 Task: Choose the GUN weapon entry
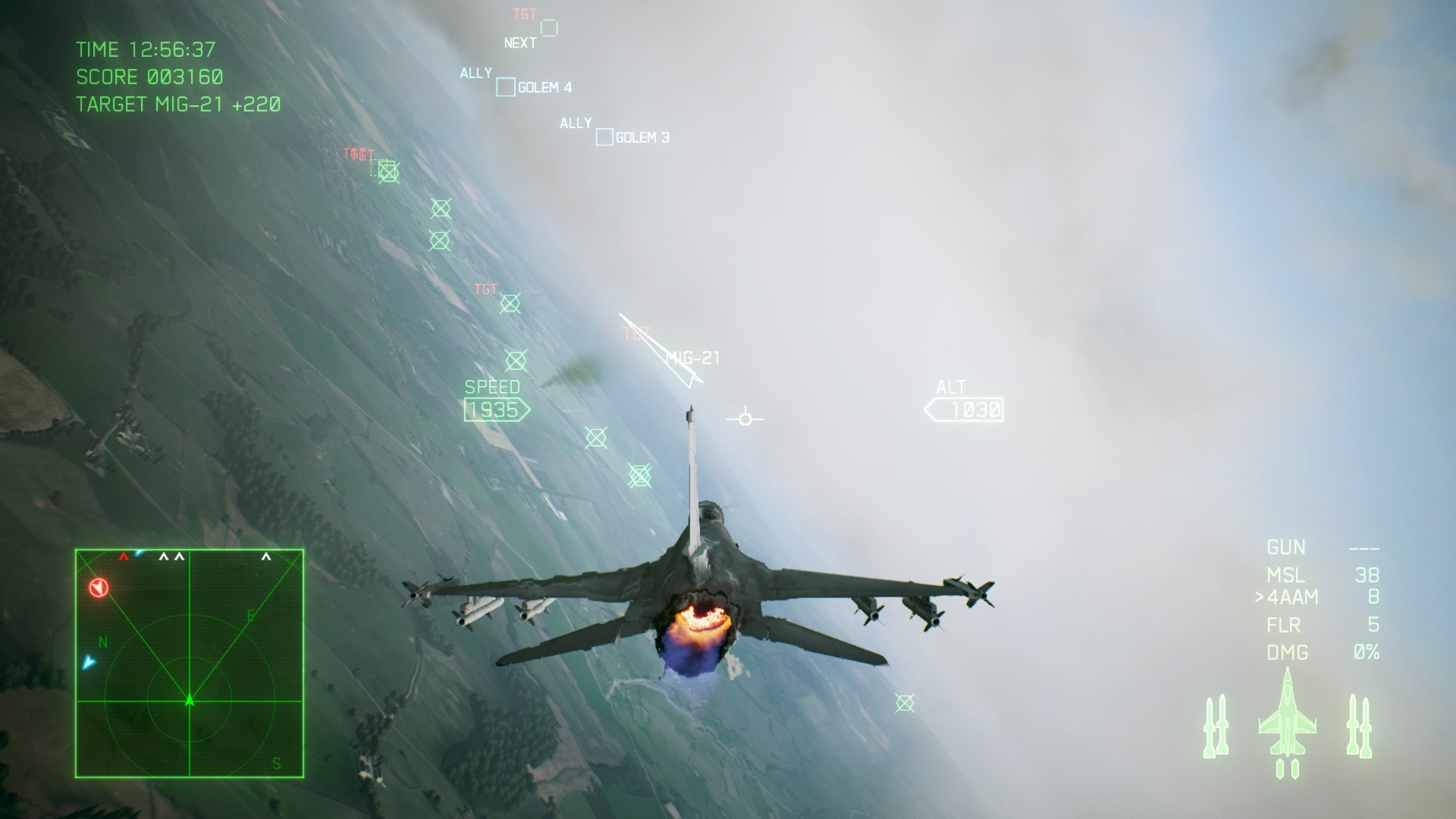1286,548
